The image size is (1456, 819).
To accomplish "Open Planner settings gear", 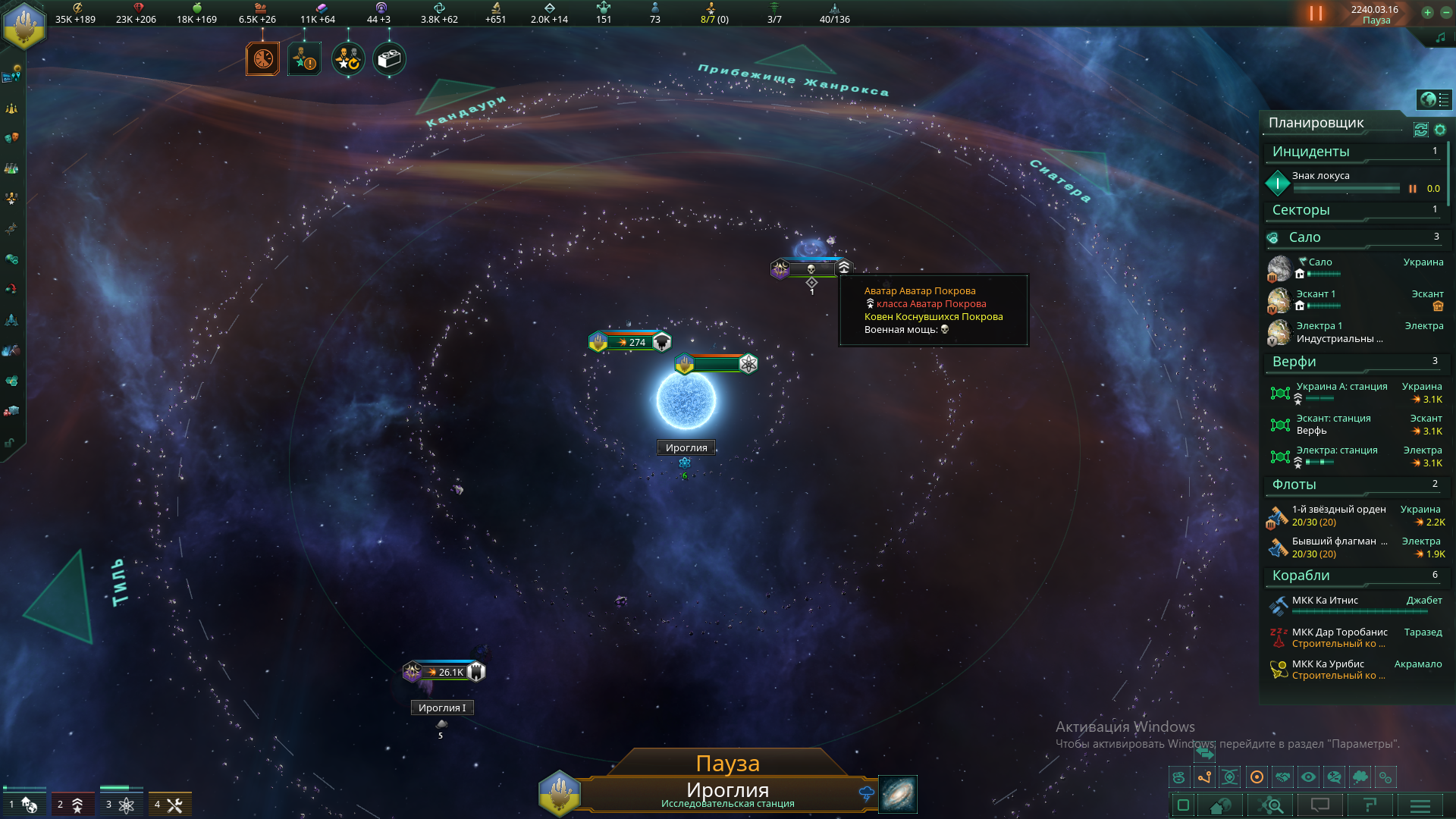I will tap(1440, 130).
